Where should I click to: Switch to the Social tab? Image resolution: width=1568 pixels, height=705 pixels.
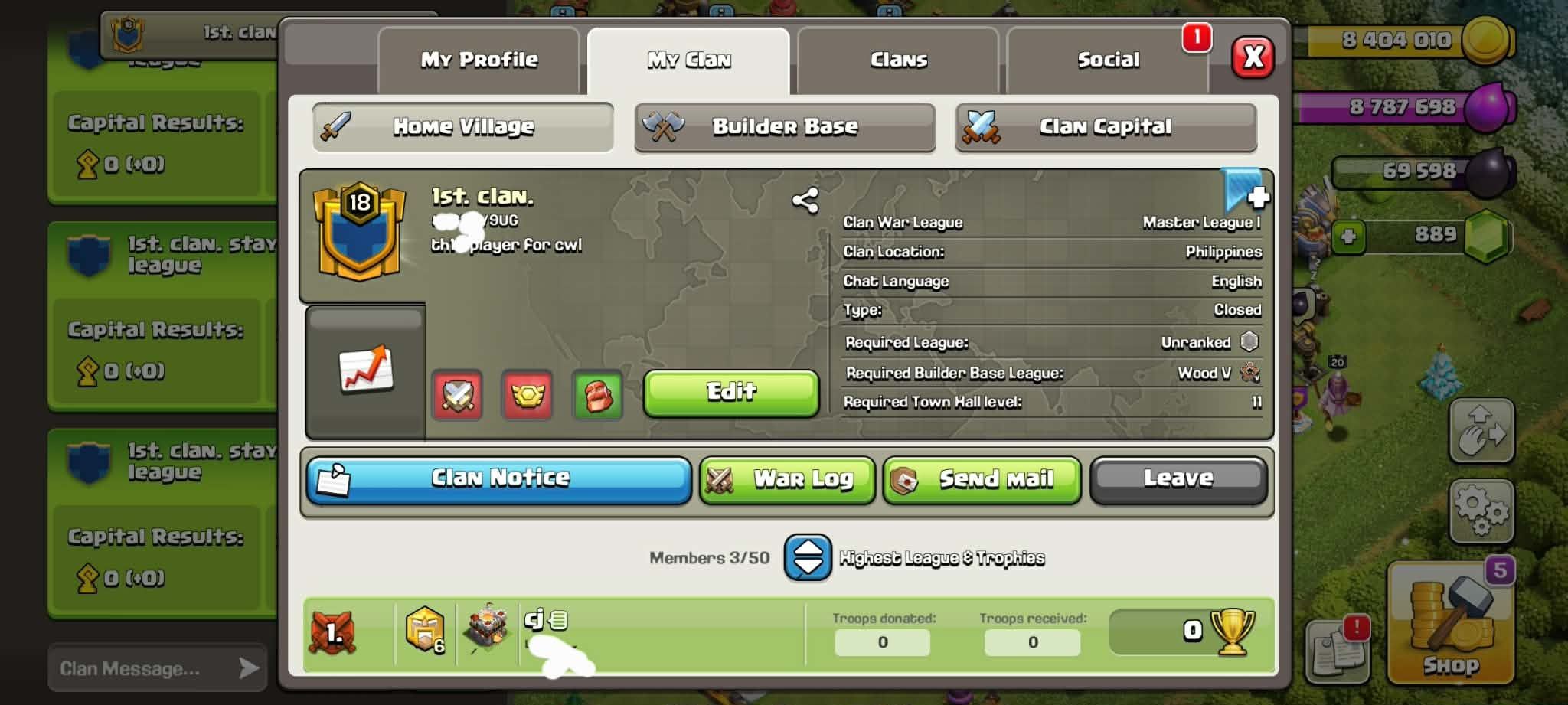point(1107,60)
